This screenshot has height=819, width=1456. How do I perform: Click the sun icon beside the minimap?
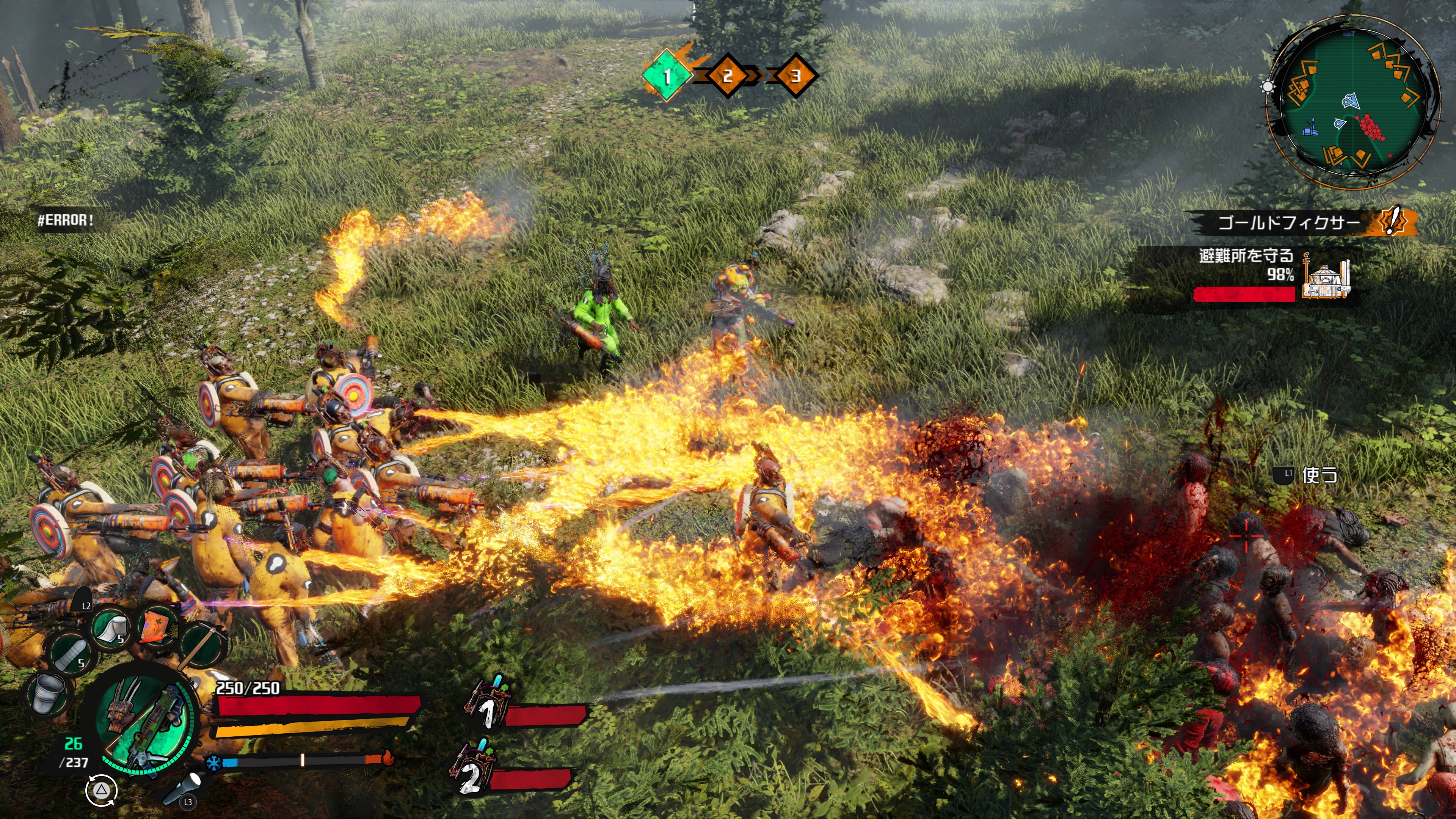point(1268,87)
